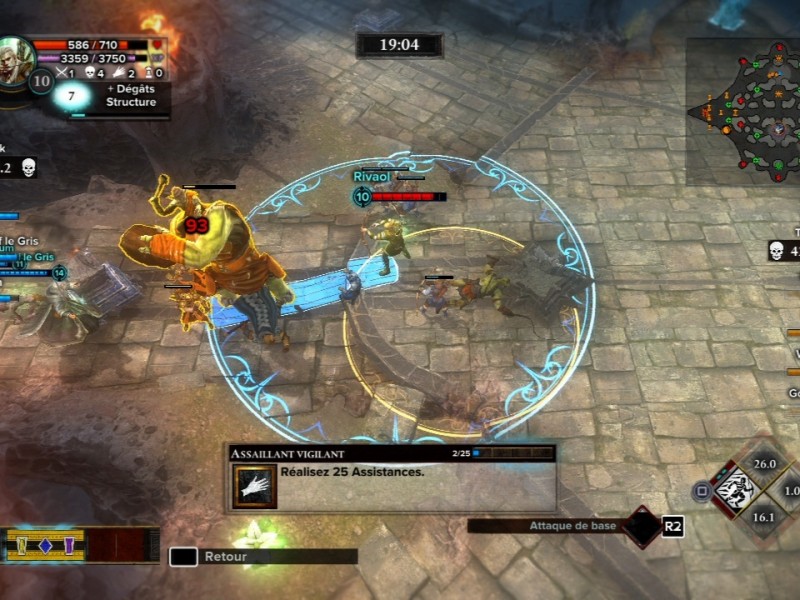This screenshot has height=600, width=800.
Task: Click the battlefield minimap
Action: (744, 113)
